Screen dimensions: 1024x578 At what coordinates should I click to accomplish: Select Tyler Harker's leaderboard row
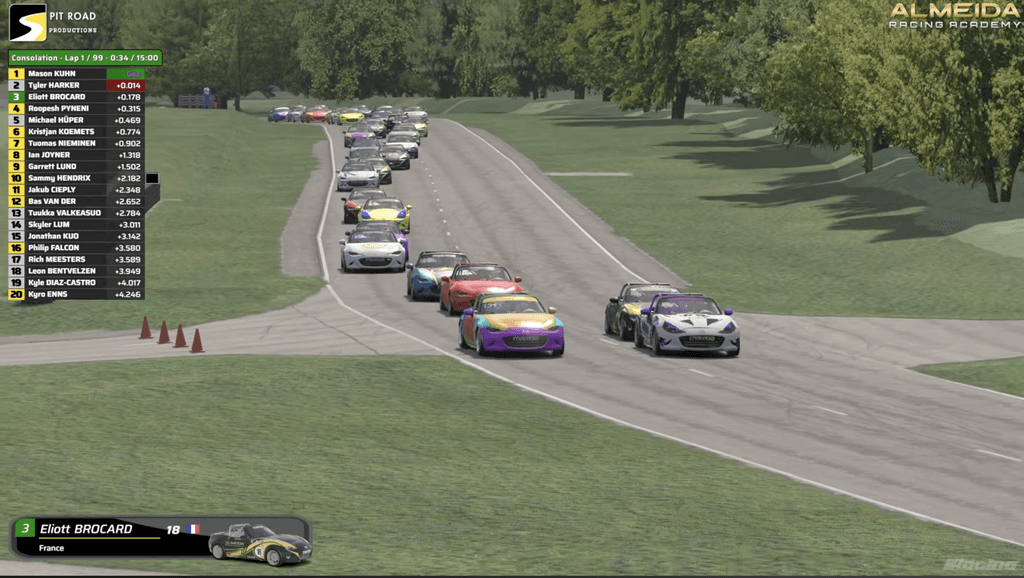click(x=76, y=86)
